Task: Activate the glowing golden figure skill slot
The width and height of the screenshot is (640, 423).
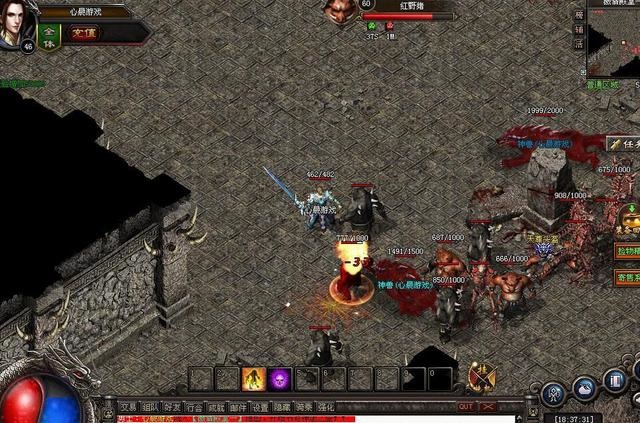Action: [253, 378]
